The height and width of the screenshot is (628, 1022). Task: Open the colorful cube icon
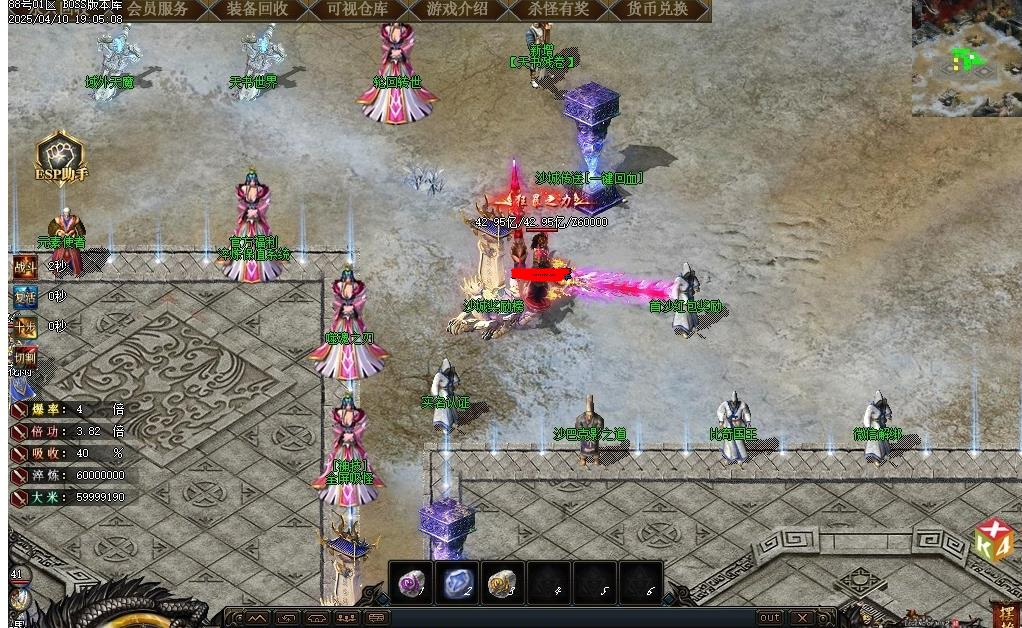(994, 541)
